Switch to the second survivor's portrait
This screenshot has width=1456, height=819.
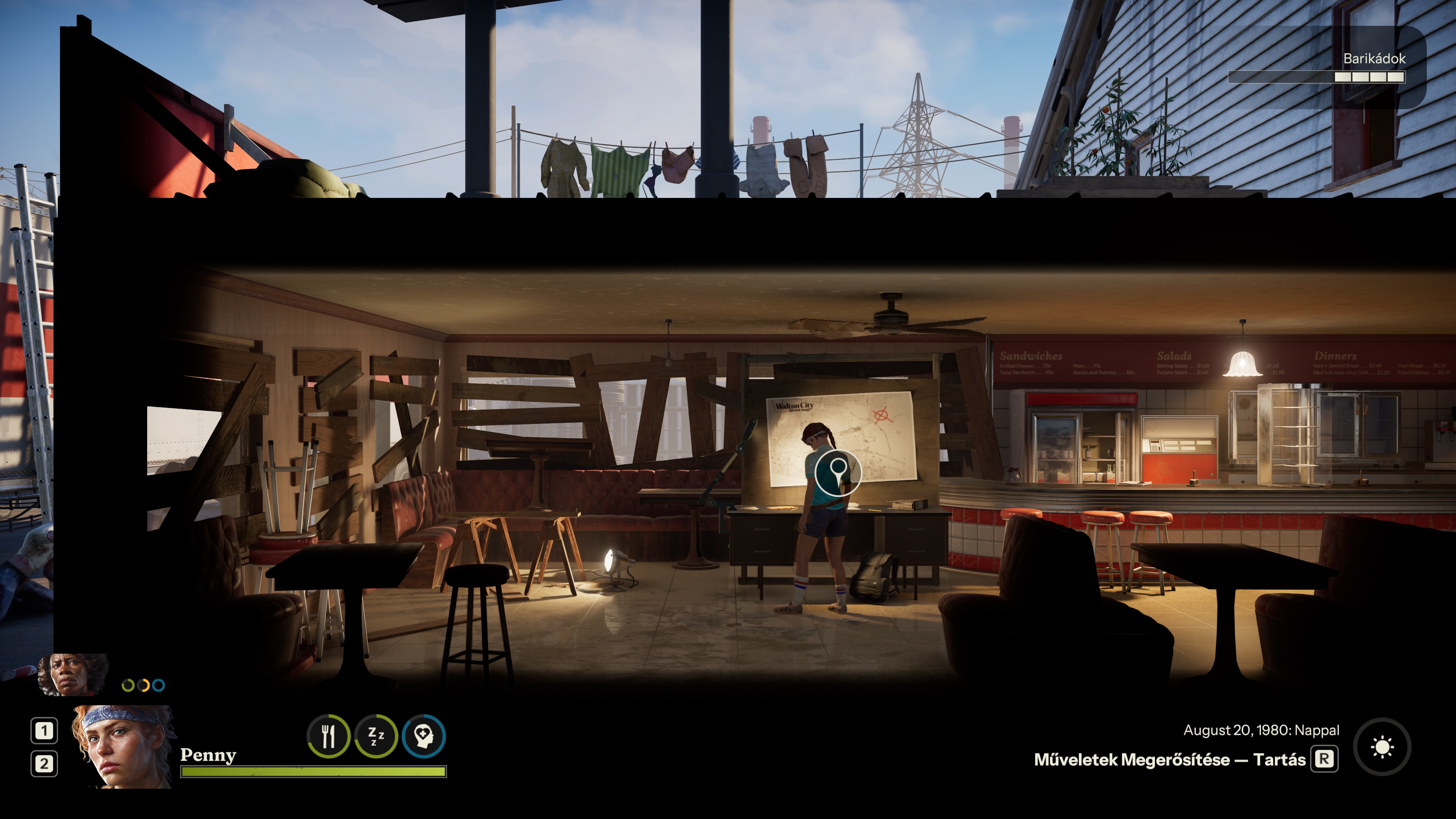tap(72, 674)
